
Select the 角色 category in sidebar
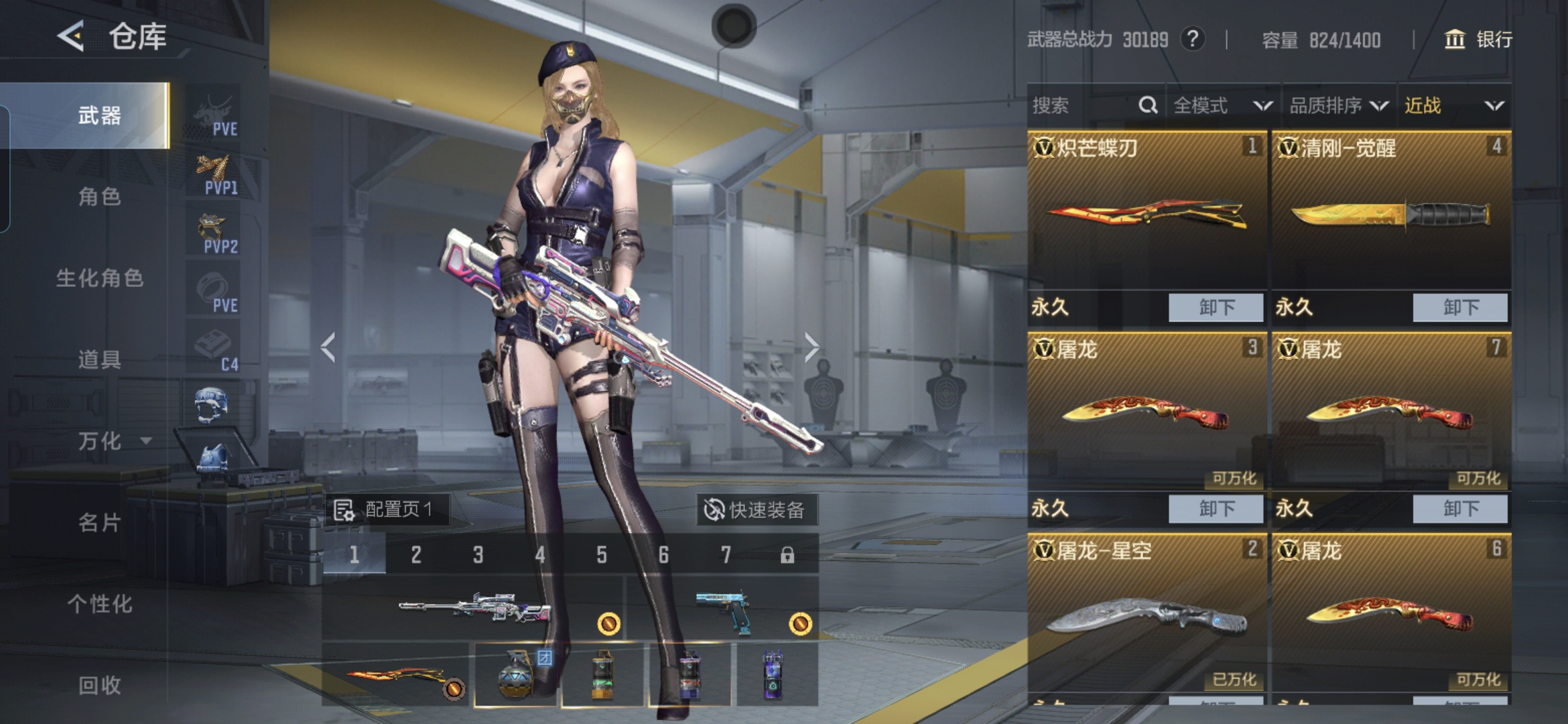(99, 196)
